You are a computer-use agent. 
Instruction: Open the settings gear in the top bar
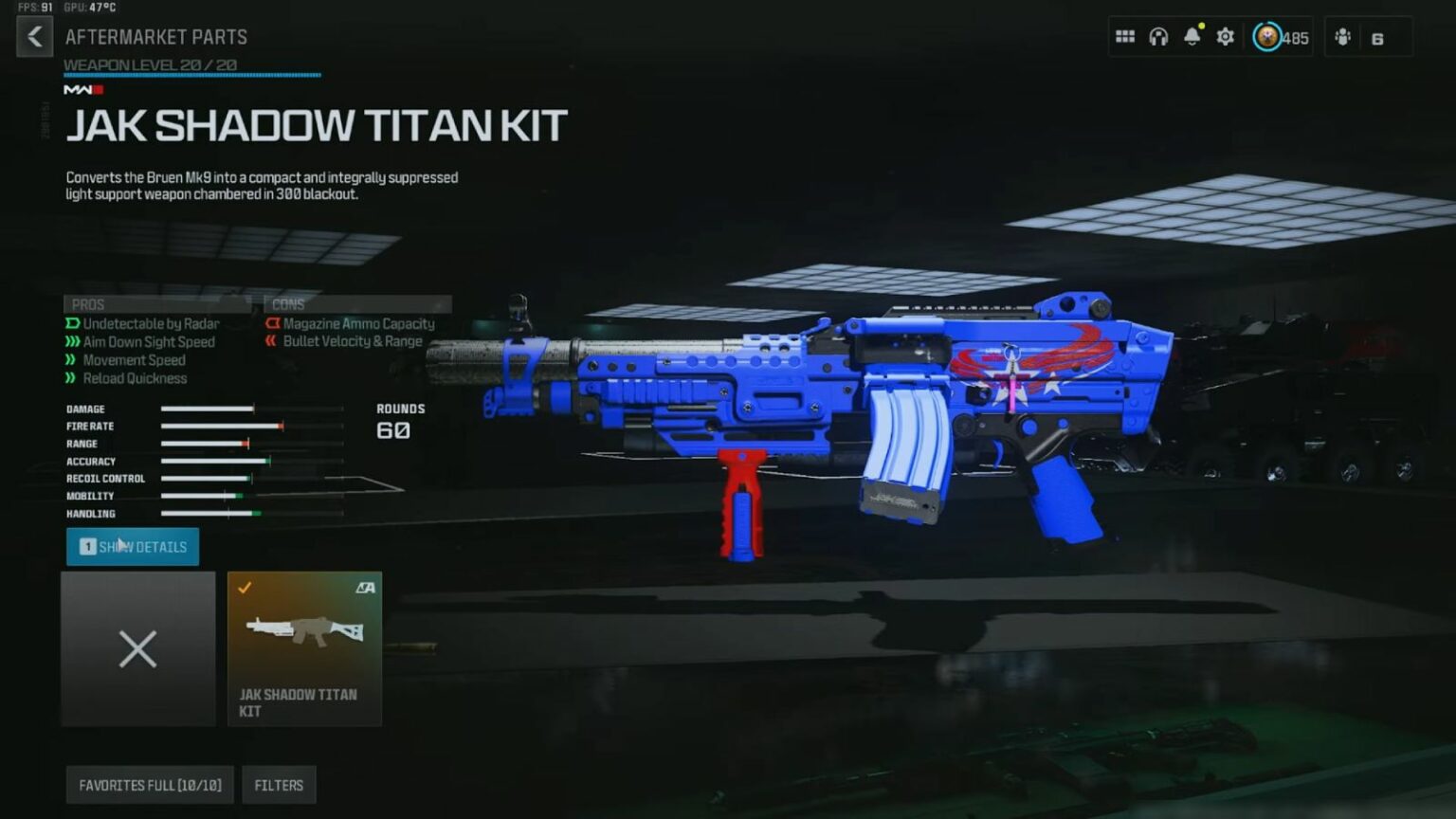(1225, 36)
